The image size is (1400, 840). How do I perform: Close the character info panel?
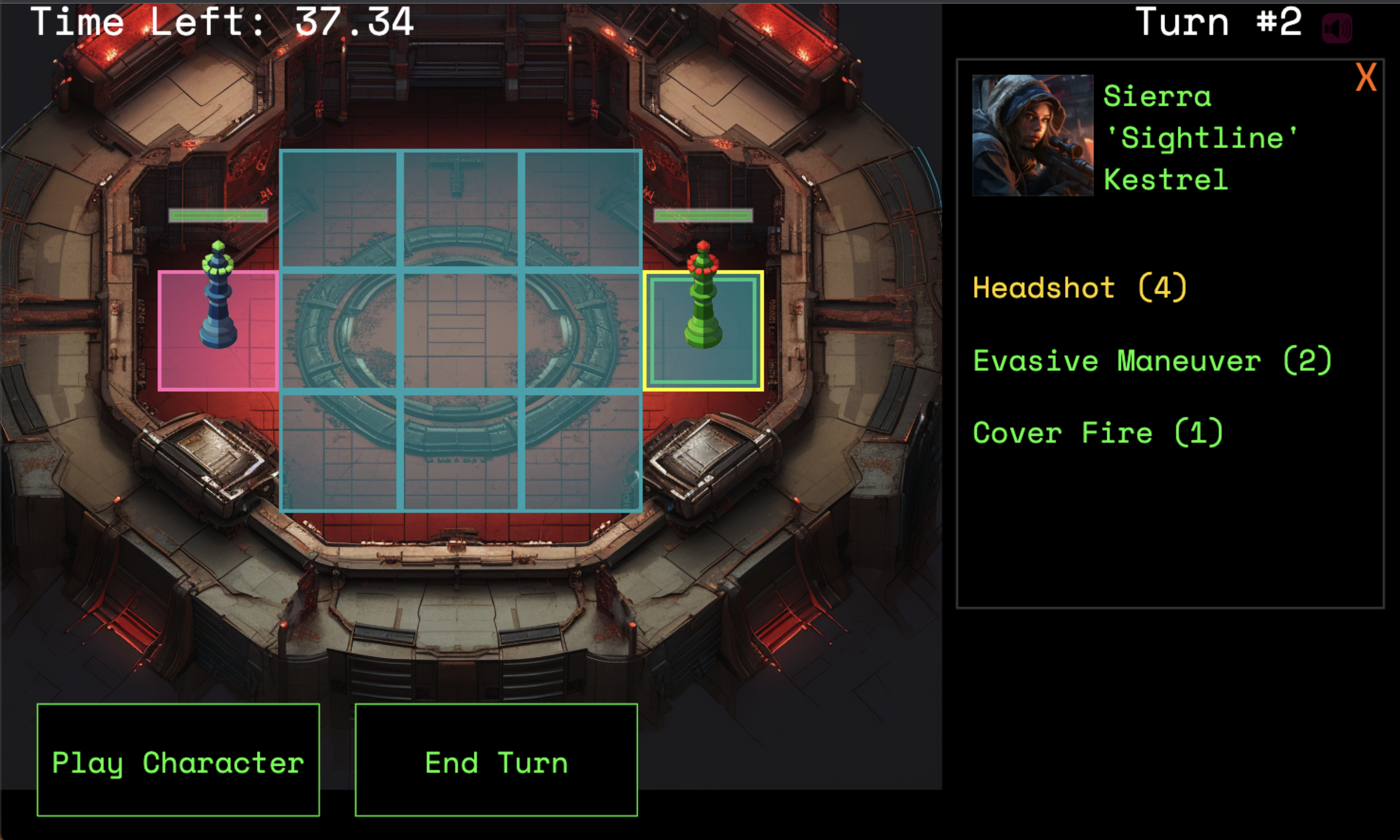1365,78
